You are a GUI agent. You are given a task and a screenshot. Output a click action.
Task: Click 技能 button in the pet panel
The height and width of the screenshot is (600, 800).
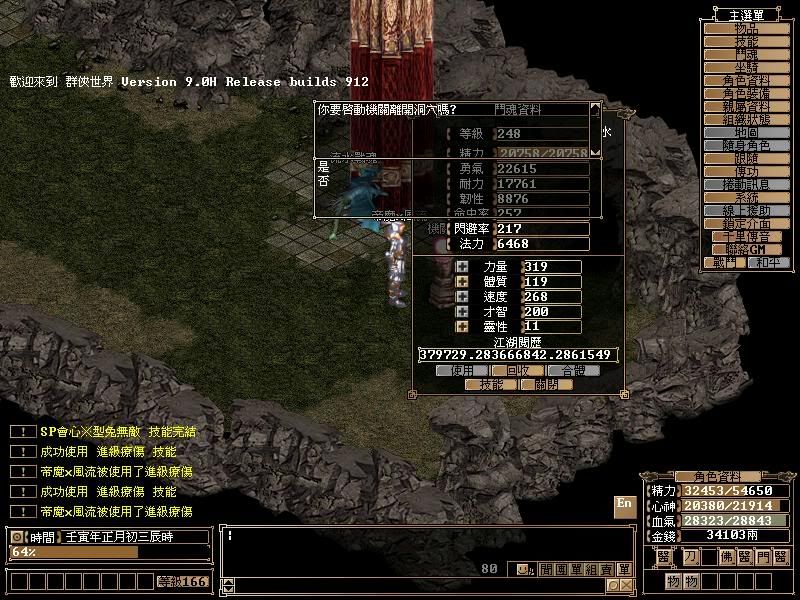click(x=491, y=384)
